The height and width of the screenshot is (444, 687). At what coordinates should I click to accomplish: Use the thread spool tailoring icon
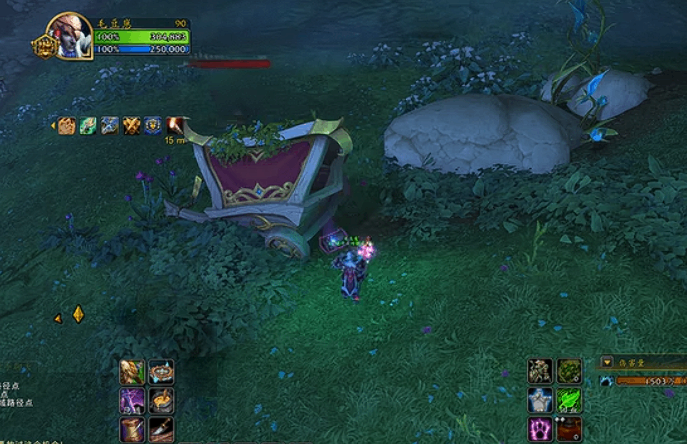[133, 430]
